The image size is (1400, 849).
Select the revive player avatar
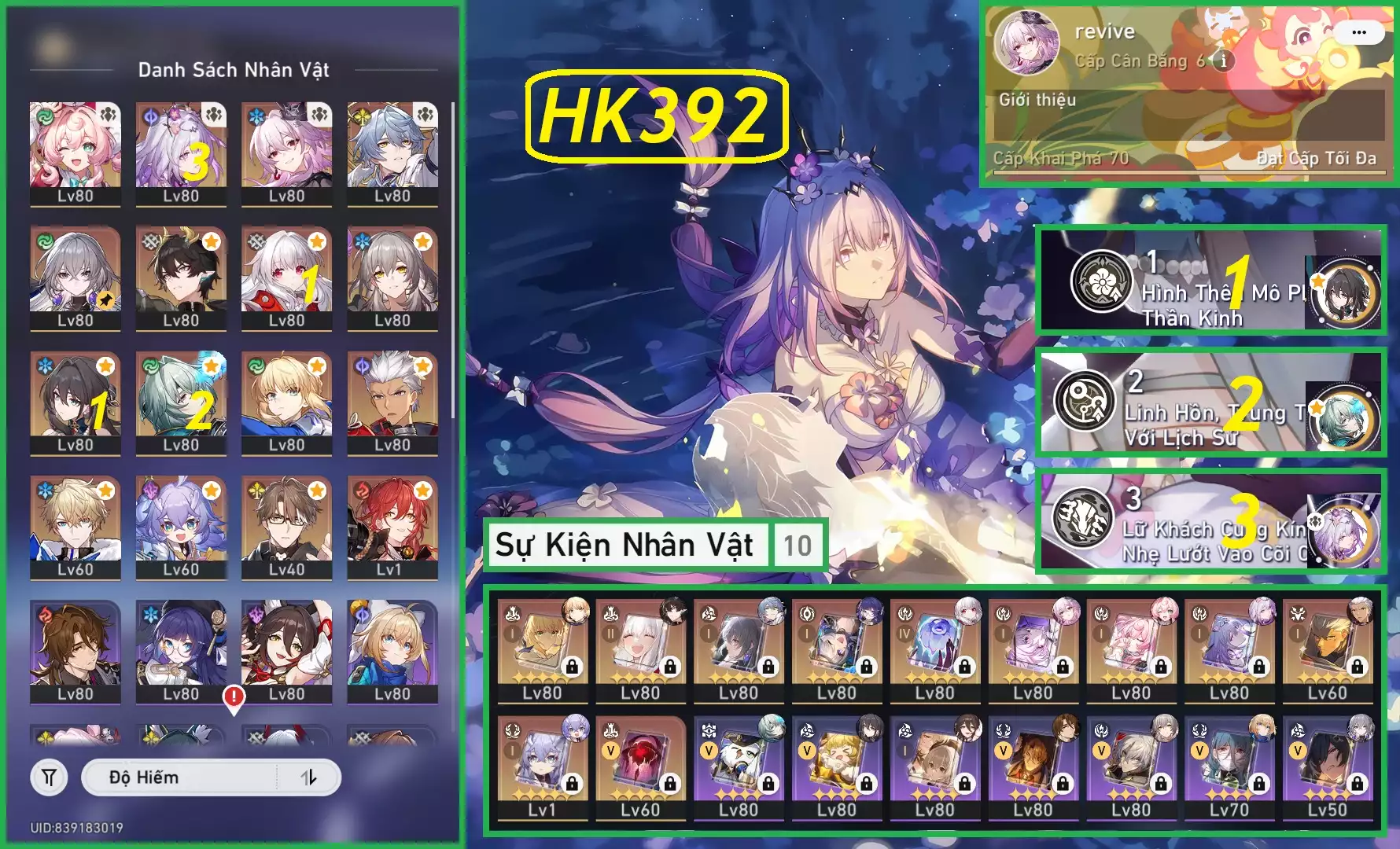click(x=1026, y=43)
